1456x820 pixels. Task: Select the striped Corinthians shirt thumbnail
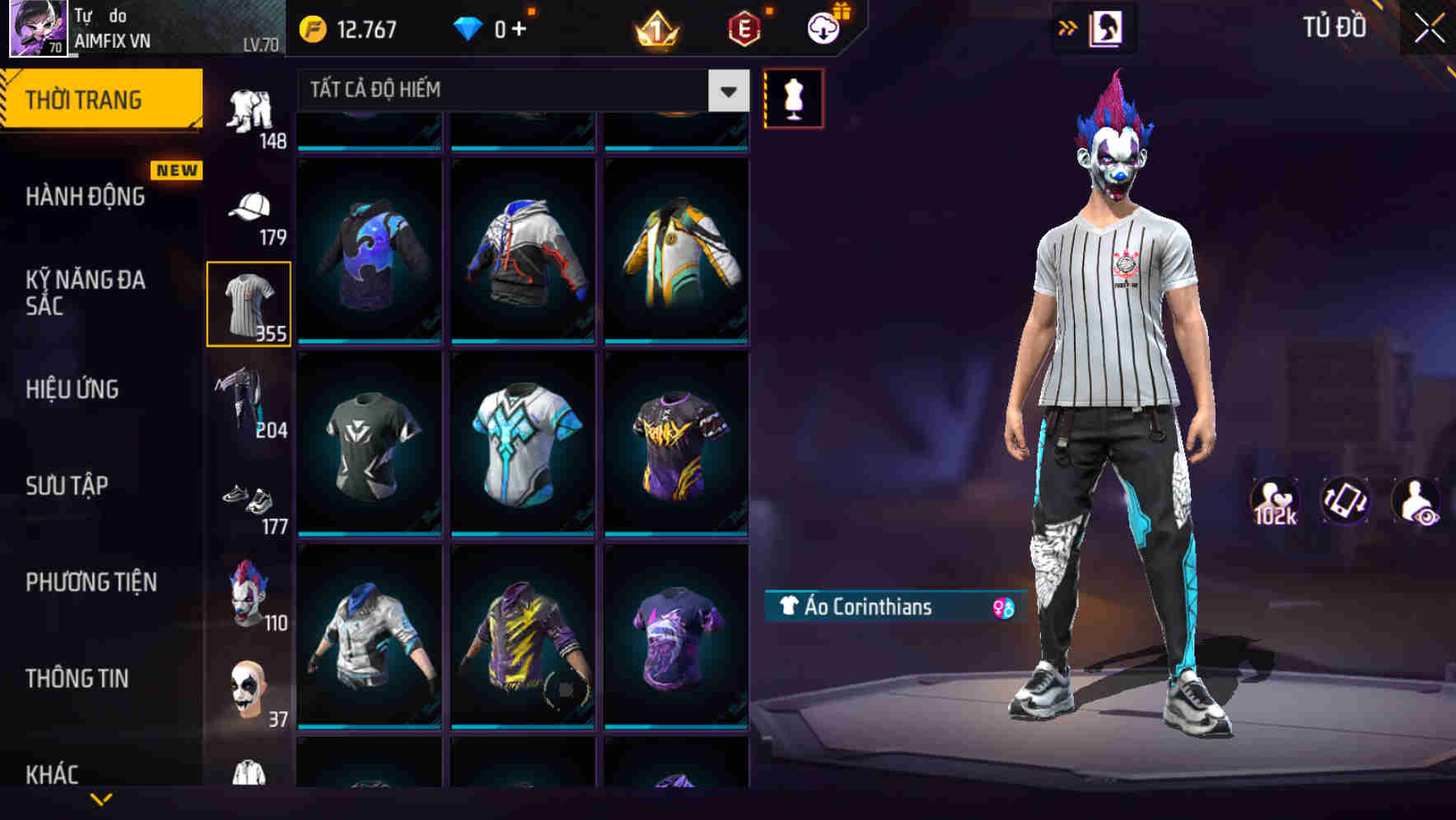pyautogui.click(x=249, y=302)
